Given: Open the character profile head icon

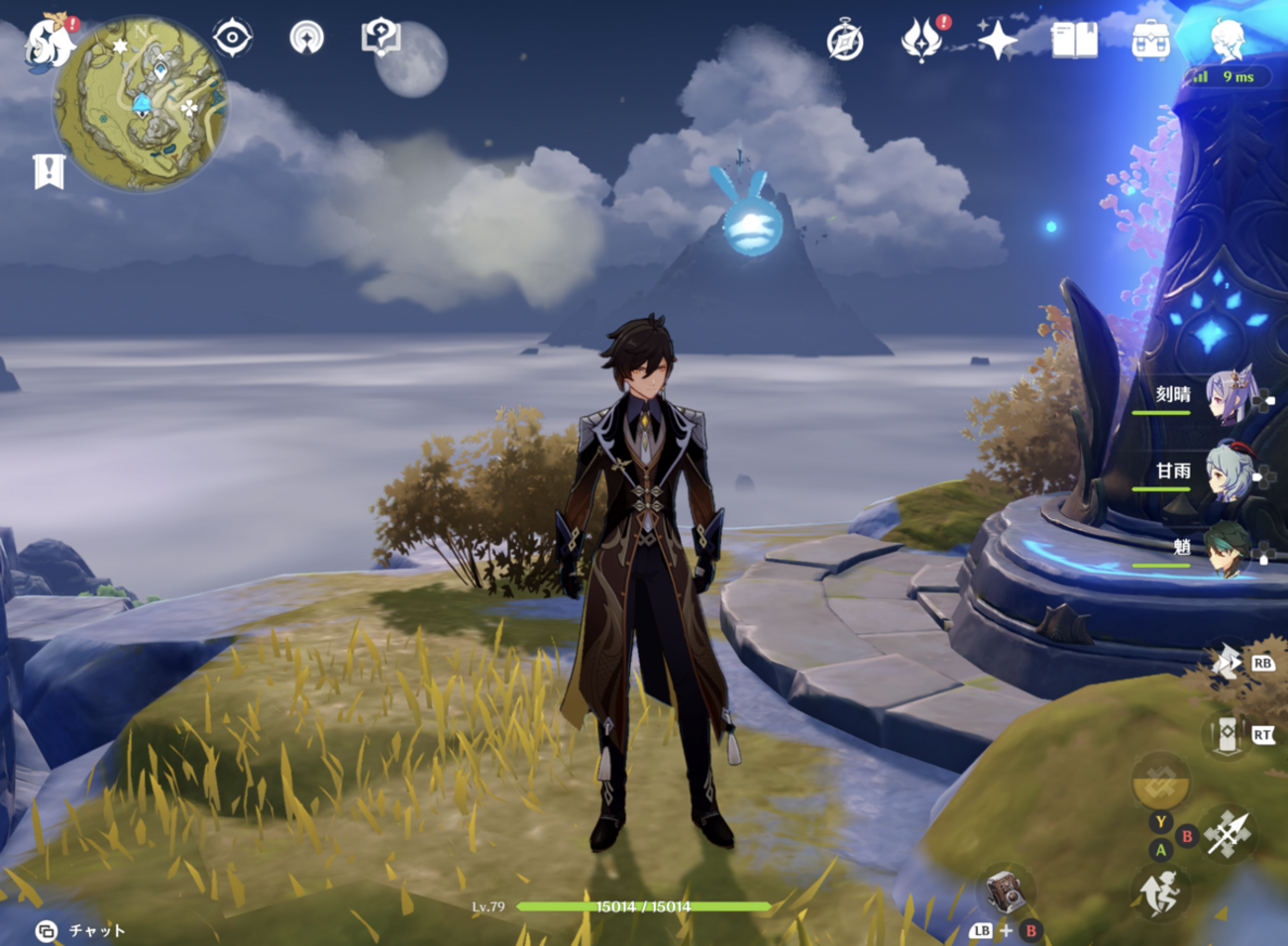Looking at the screenshot, I should click(x=1228, y=42).
